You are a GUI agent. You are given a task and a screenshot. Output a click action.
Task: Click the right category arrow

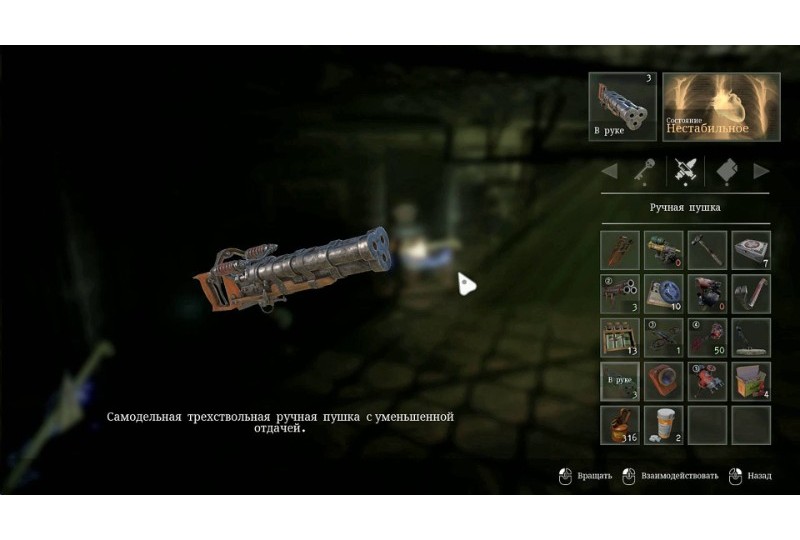click(x=760, y=170)
